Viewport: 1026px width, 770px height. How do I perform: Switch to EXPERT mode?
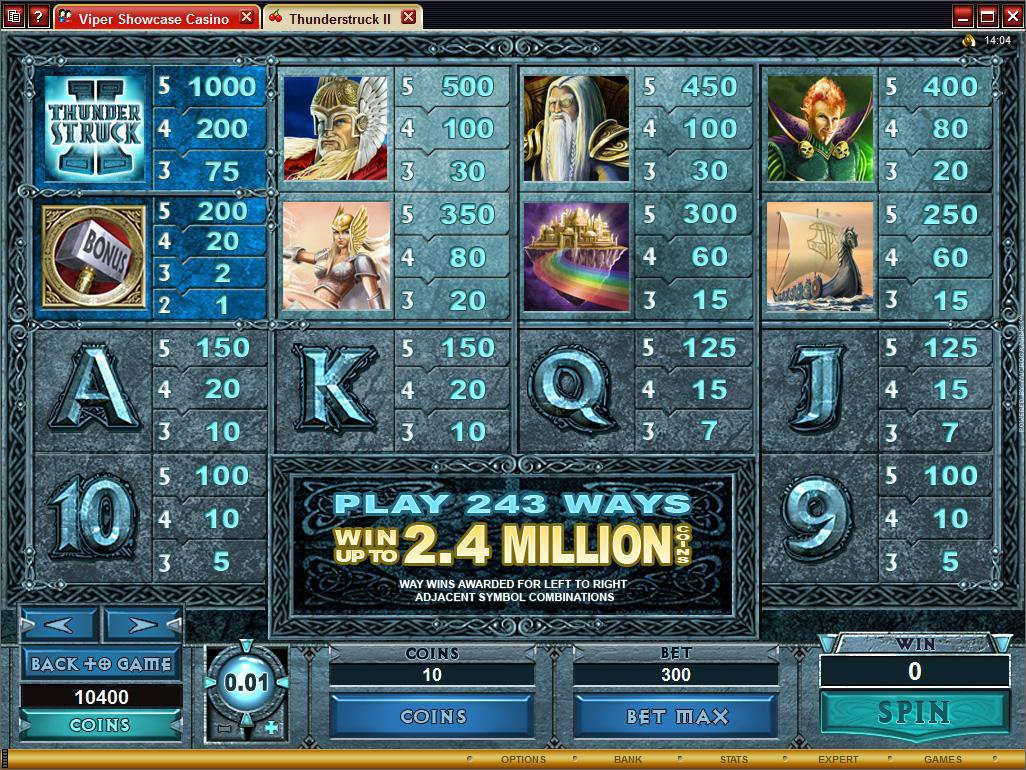tap(838, 760)
